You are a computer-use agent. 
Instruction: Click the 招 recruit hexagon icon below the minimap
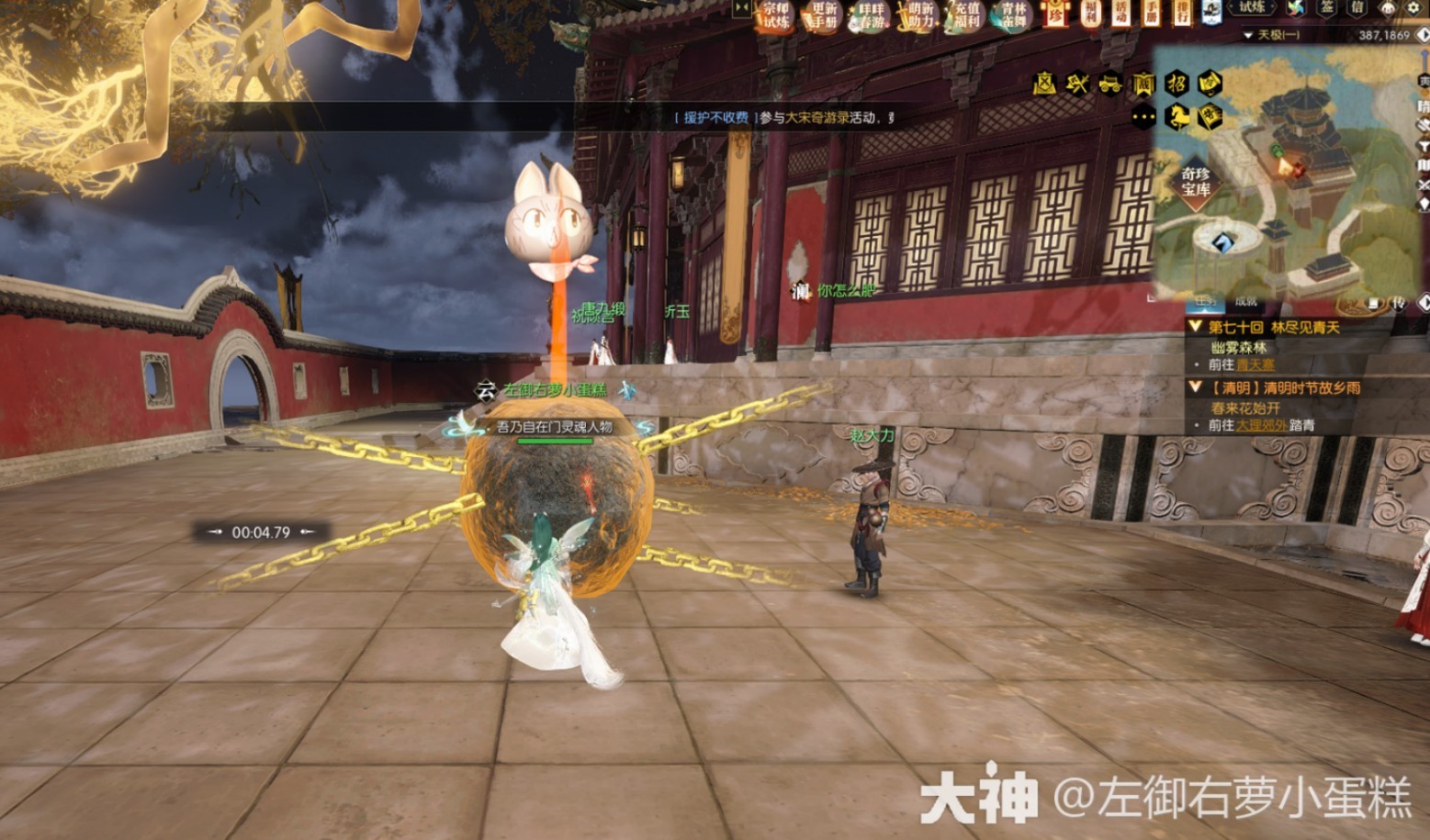pos(1178,84)
